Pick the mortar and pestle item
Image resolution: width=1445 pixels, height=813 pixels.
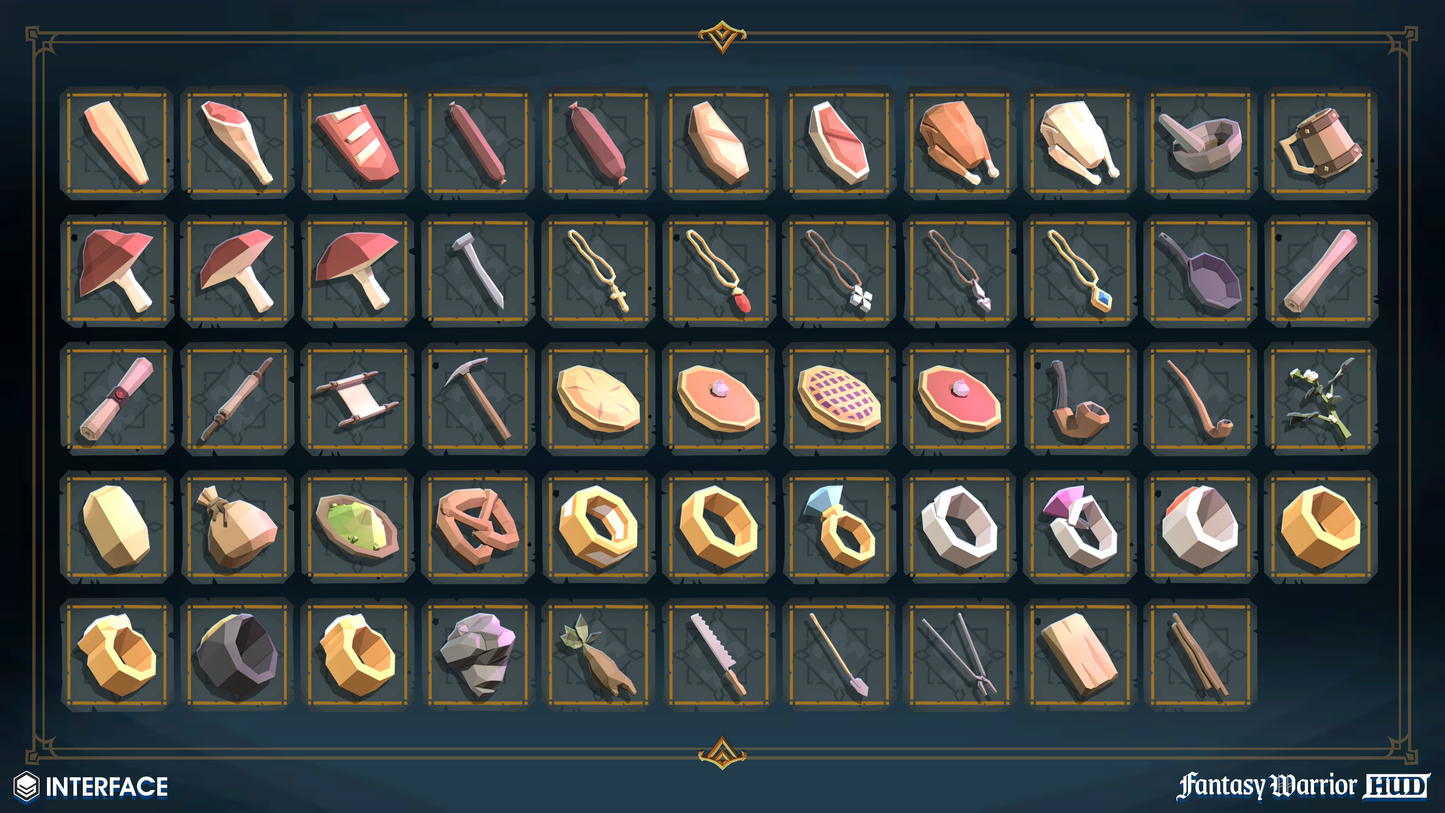tap(1199, 144)
